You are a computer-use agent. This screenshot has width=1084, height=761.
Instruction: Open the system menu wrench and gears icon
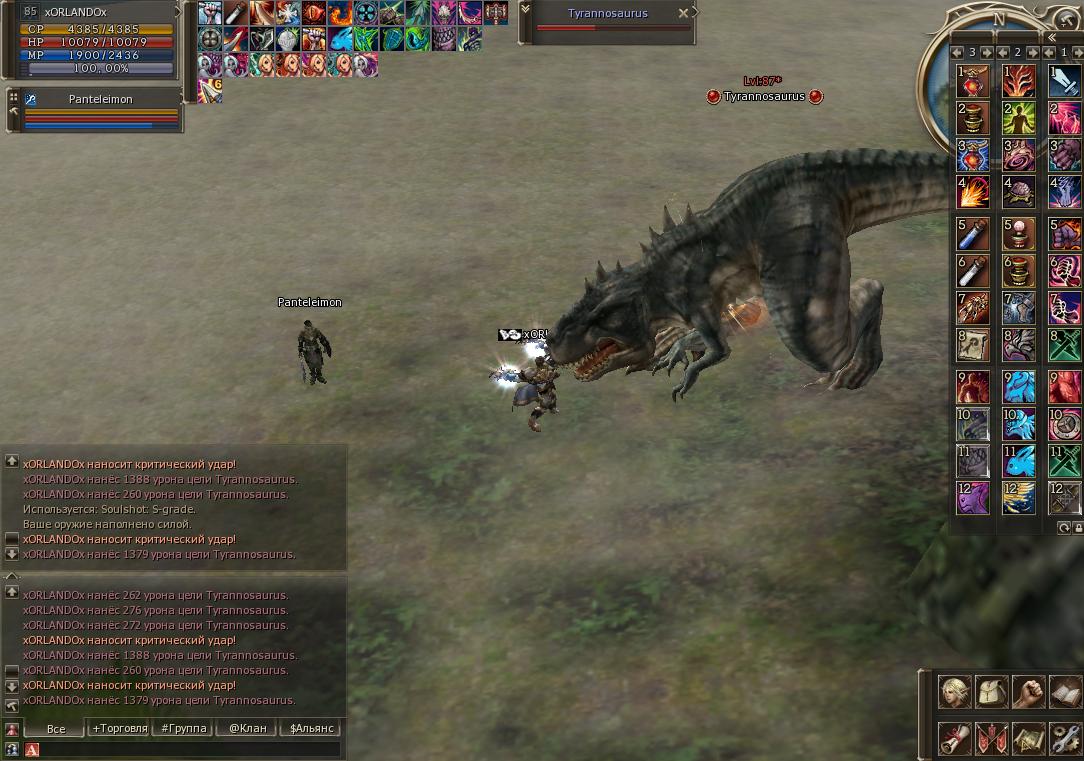coord(1066,739)
